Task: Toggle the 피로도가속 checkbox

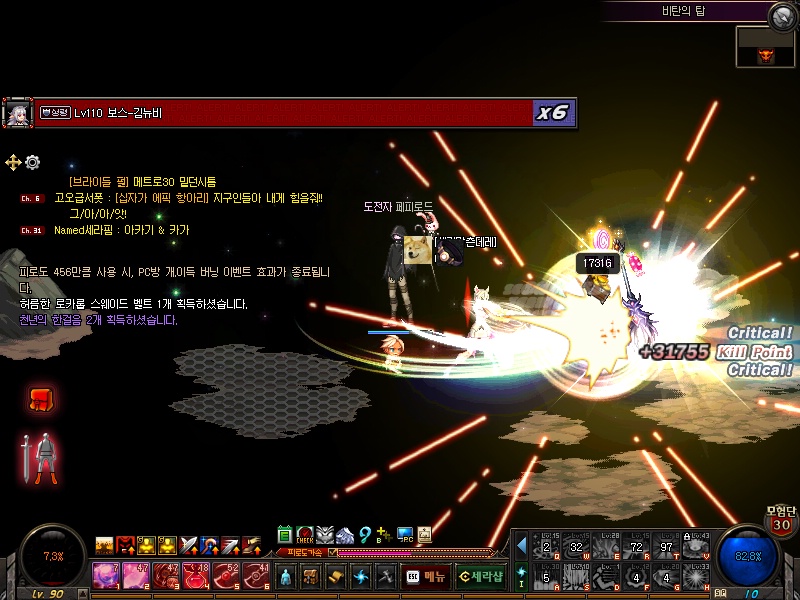Action: pyautogui.click(x=333, y=552)
